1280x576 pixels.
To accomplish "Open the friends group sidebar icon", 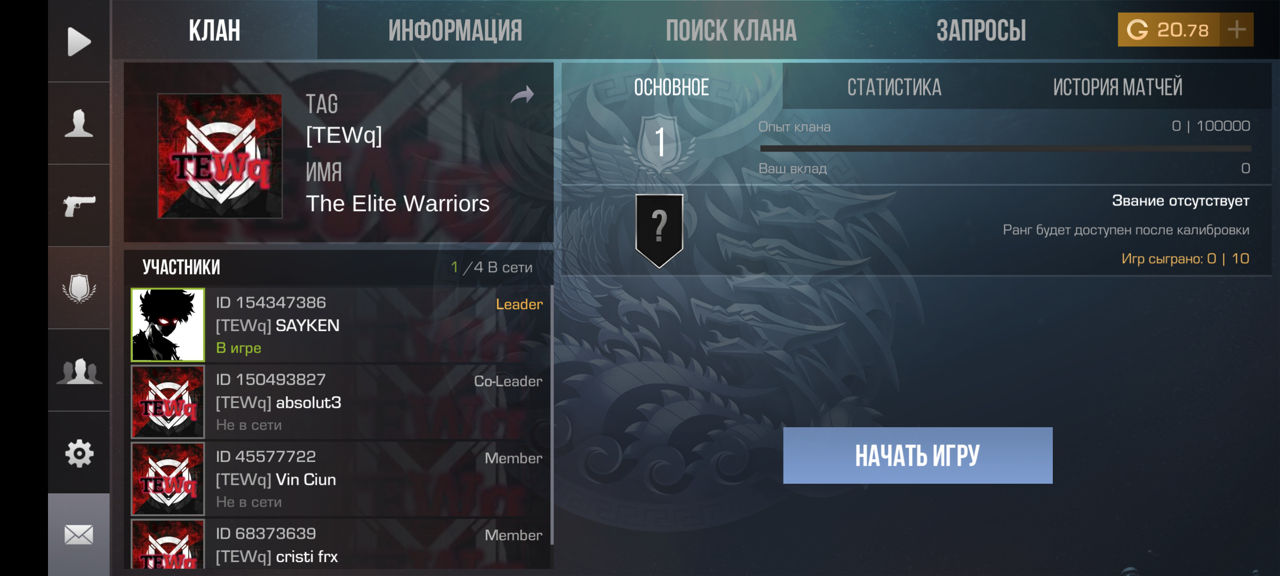I will point(79,371).
